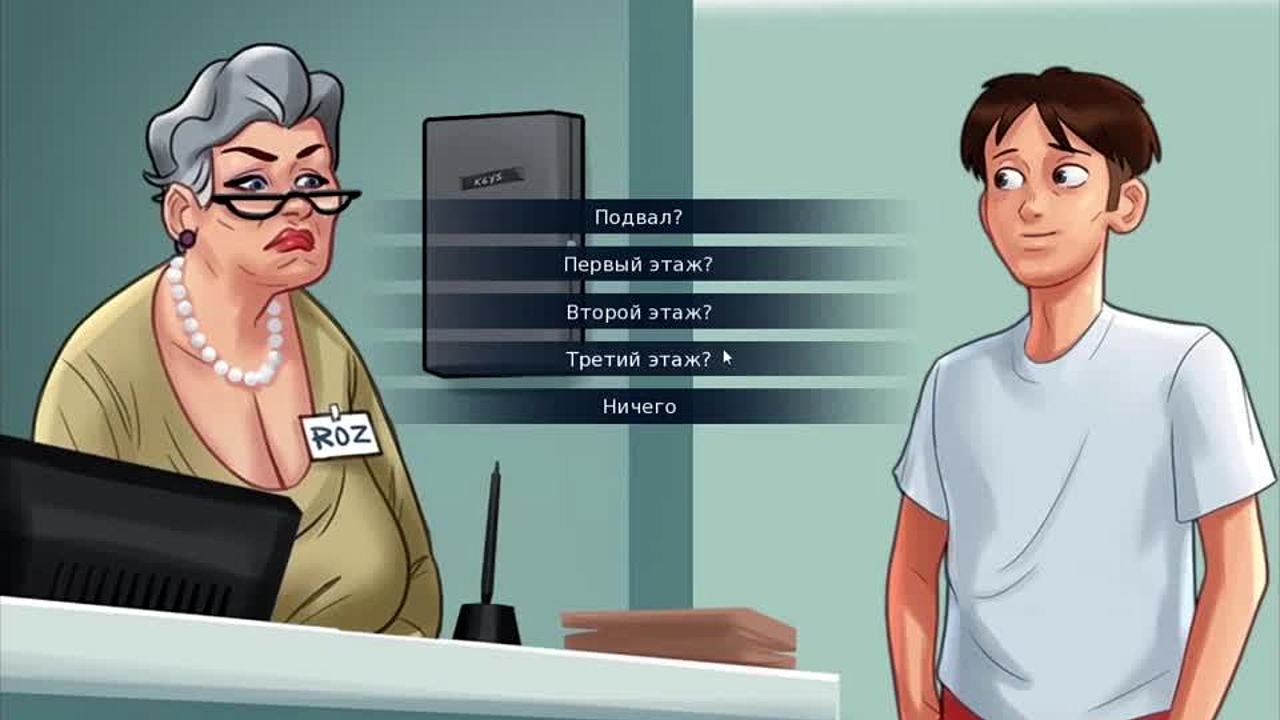Viewport: 1280px width, 720px height.
Task: Select the "Первый этаж?" reply
Action: tap(638, 265)
